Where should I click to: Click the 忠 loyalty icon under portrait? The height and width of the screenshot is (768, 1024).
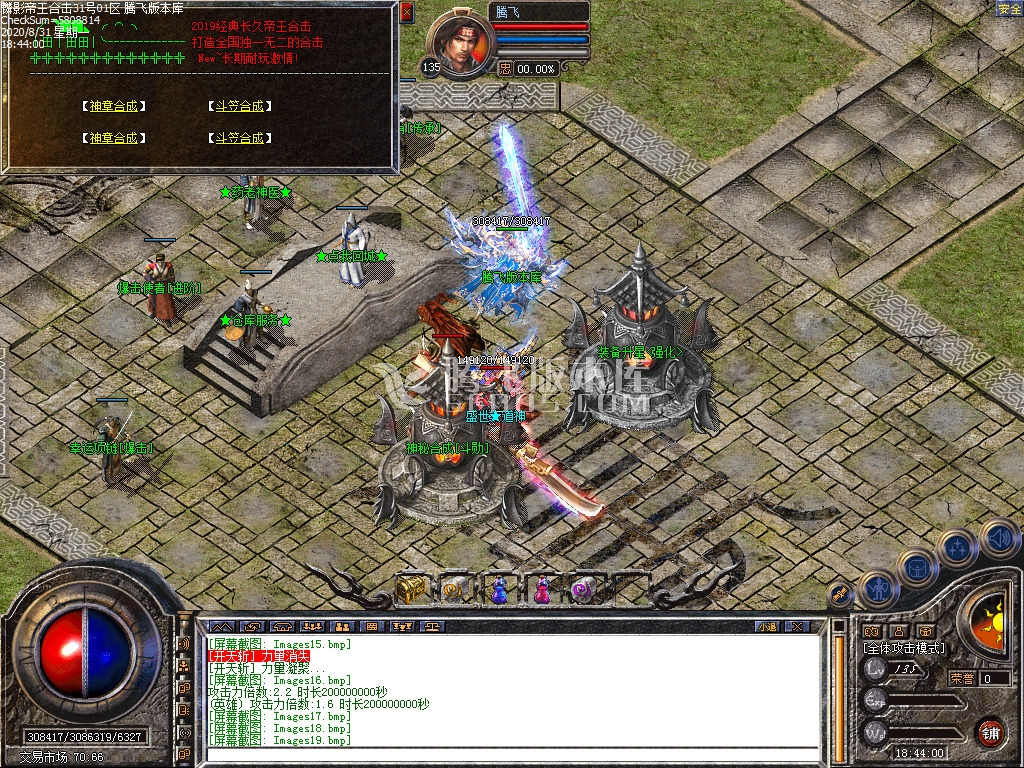[506, 69]
